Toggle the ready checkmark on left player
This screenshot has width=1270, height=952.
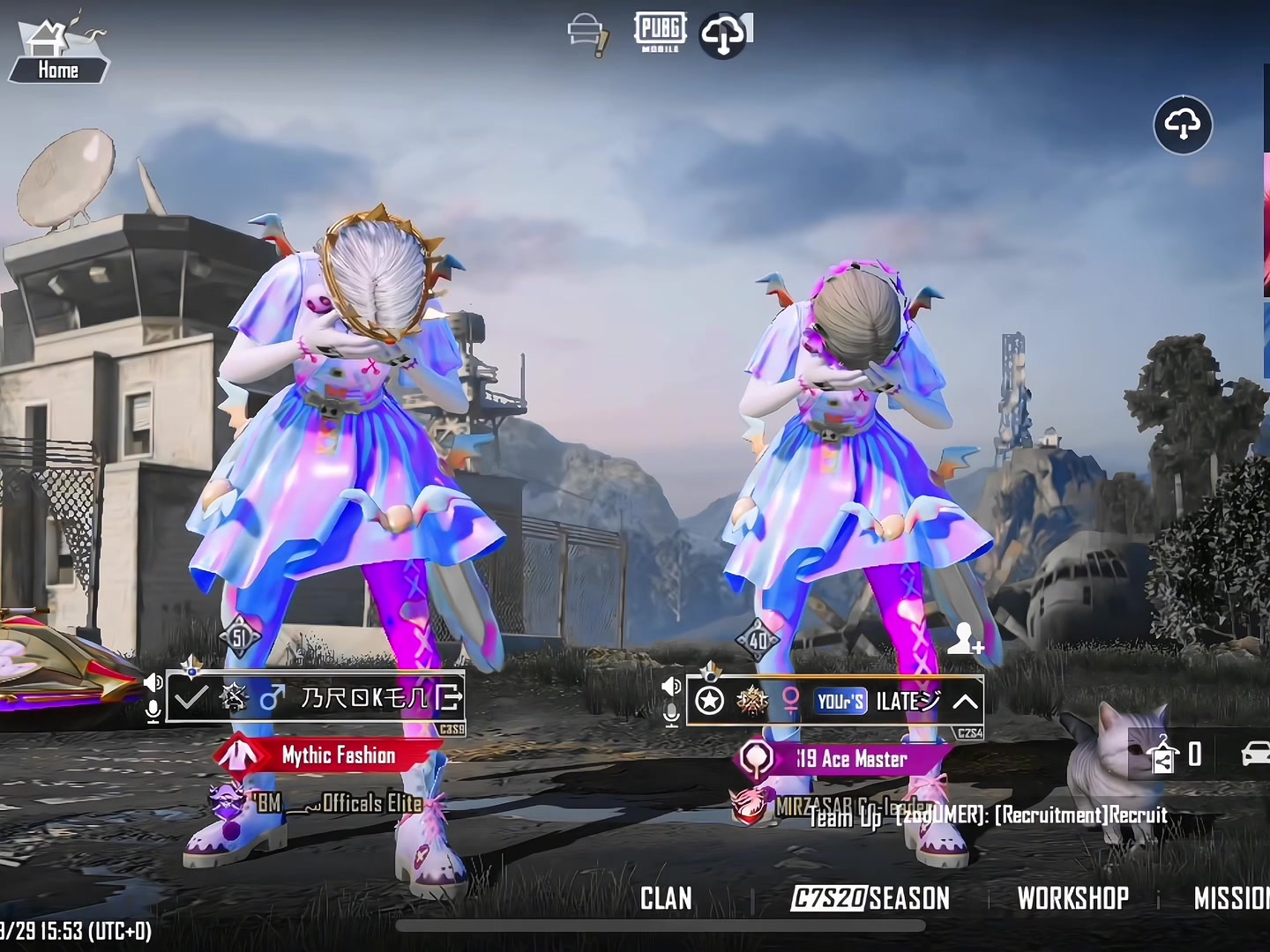(190, 698)
